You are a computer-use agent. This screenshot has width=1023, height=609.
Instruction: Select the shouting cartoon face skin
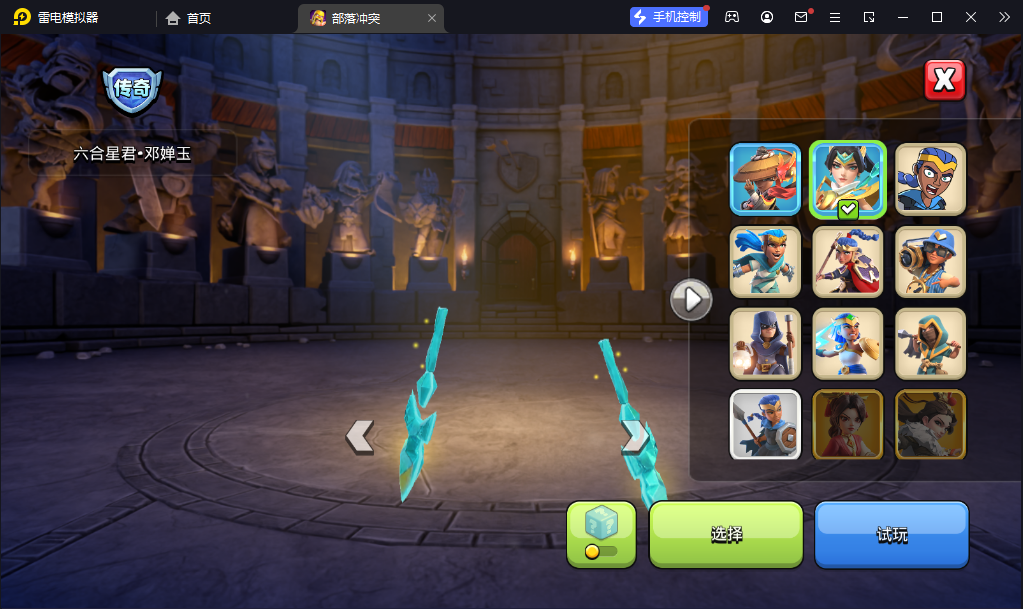click(930, 180)
